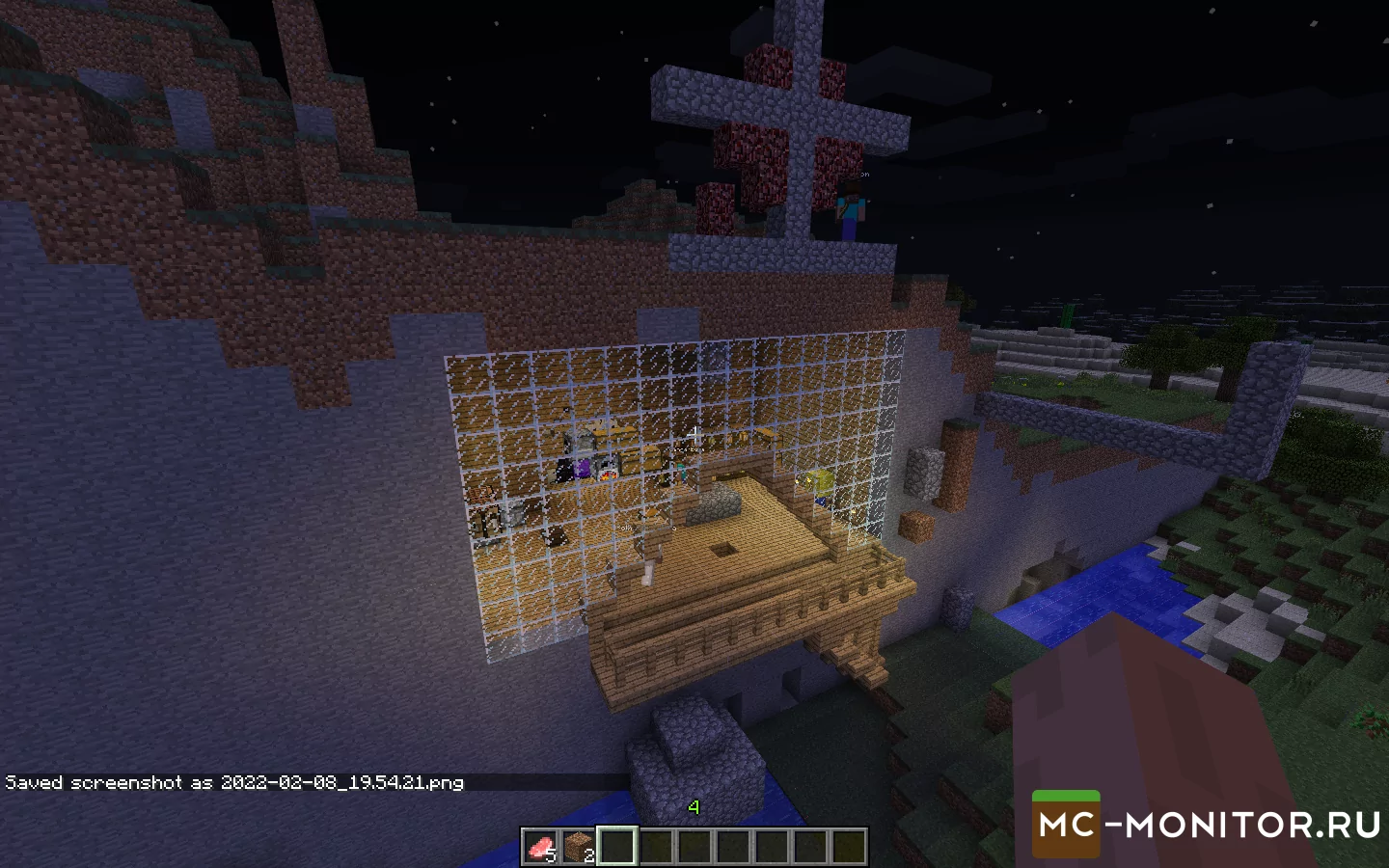Select the raw porkchop hotbar slot
This screenshot has height=868, width=1389.
[540, 847]
